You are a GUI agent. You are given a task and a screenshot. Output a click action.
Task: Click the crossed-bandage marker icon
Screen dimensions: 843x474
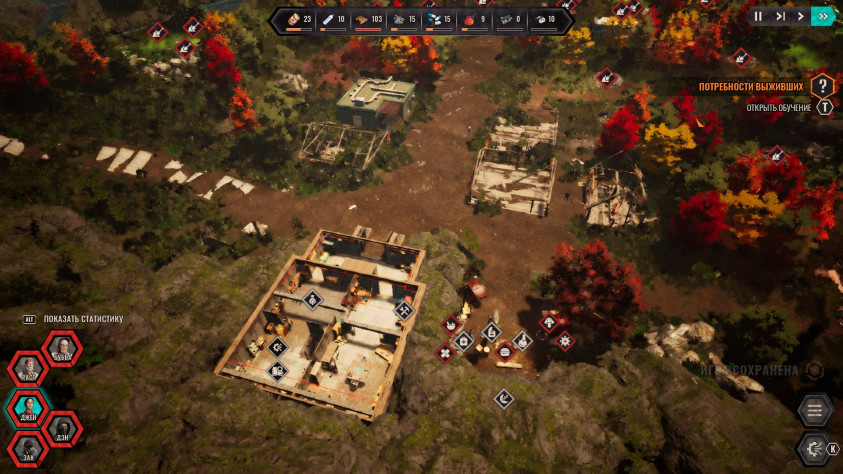[446, 352]
